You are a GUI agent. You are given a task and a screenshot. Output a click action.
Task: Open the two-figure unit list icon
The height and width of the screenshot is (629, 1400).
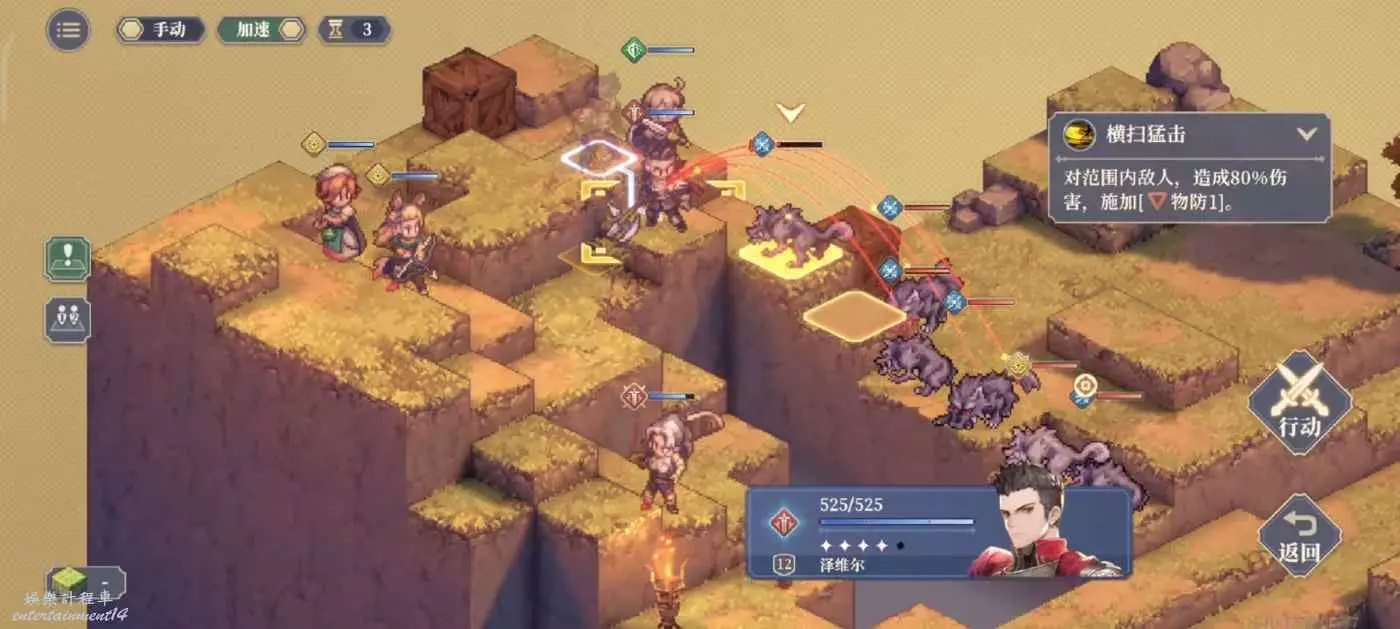click(68, 320)
